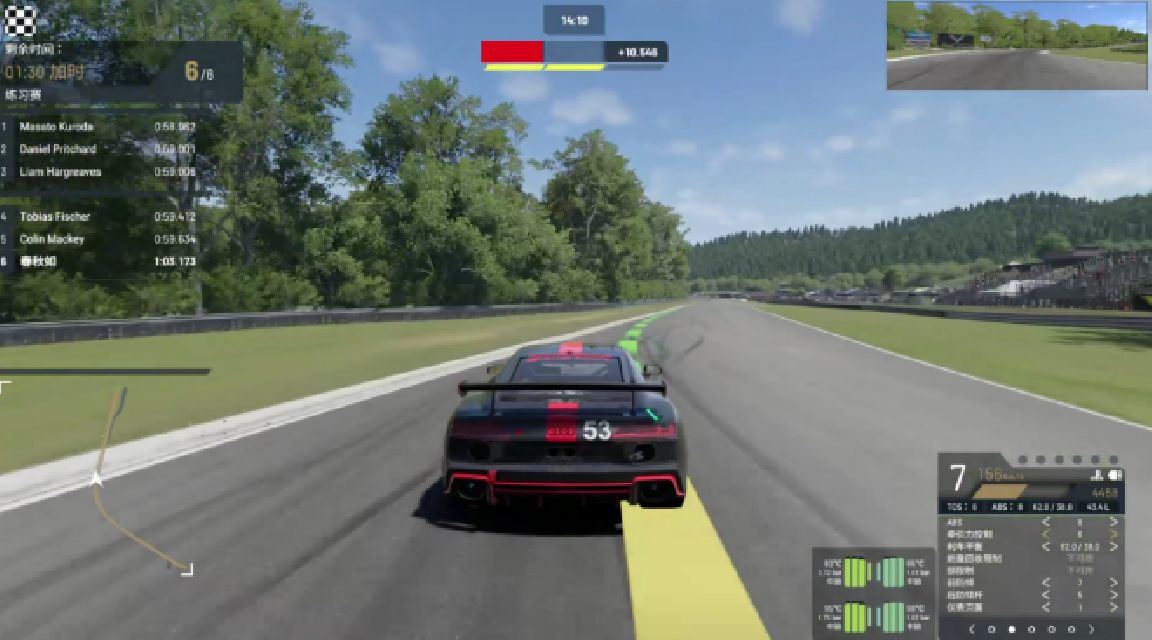Go to next car settings page arrow

[x=1091, y=629]
